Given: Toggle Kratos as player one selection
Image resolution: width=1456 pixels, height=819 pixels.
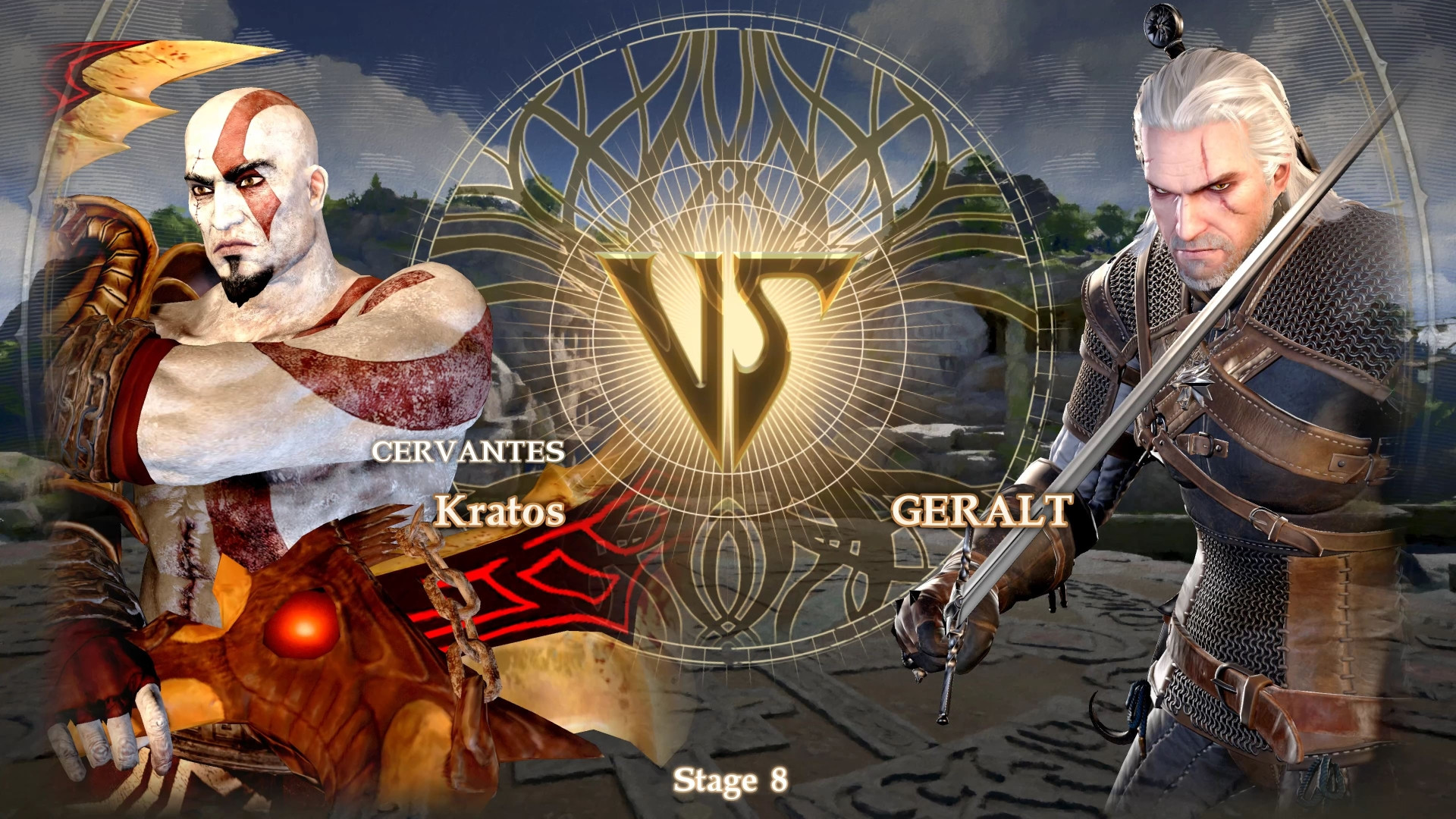Looking at the screenshot, I should [250, 303].
